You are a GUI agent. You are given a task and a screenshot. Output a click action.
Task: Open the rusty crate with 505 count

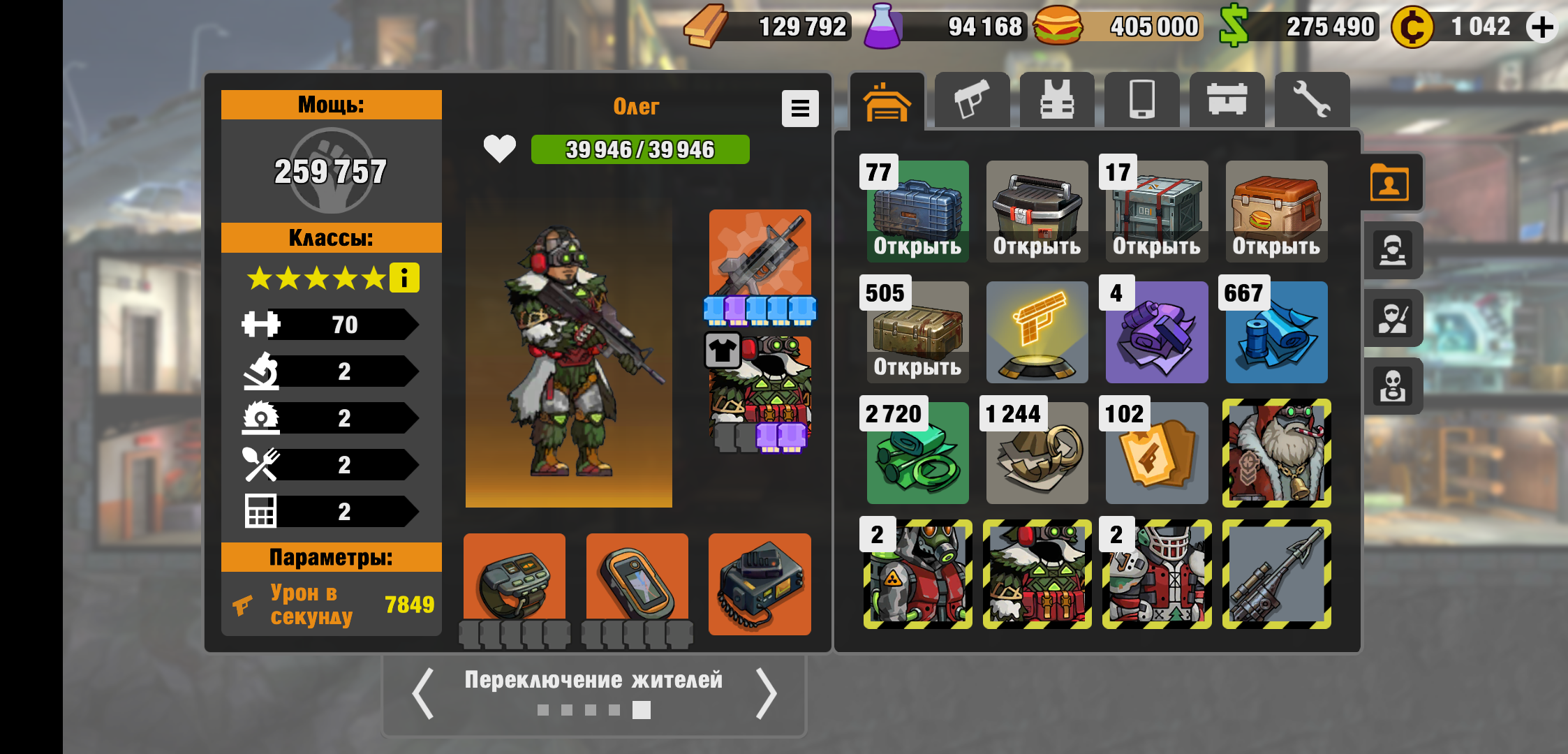(x=917, y=333)
